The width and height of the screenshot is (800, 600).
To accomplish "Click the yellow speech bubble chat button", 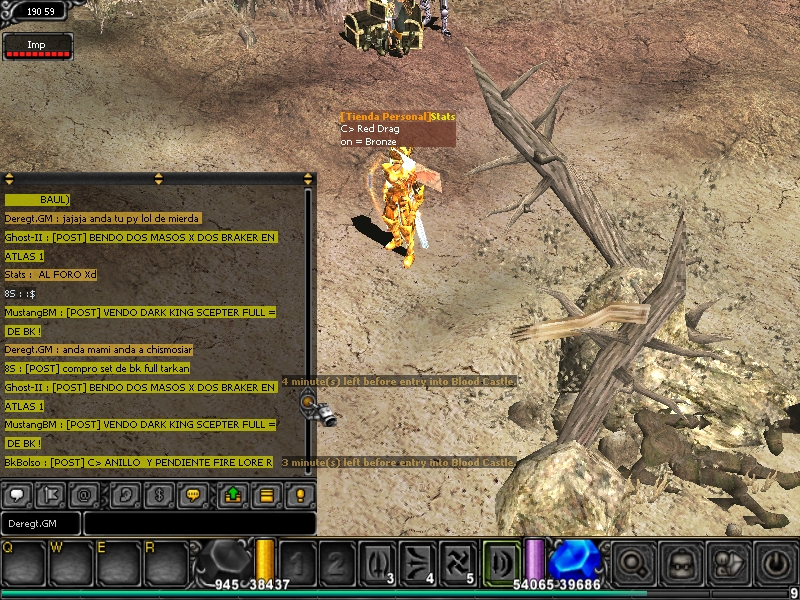I will (193, 494).
